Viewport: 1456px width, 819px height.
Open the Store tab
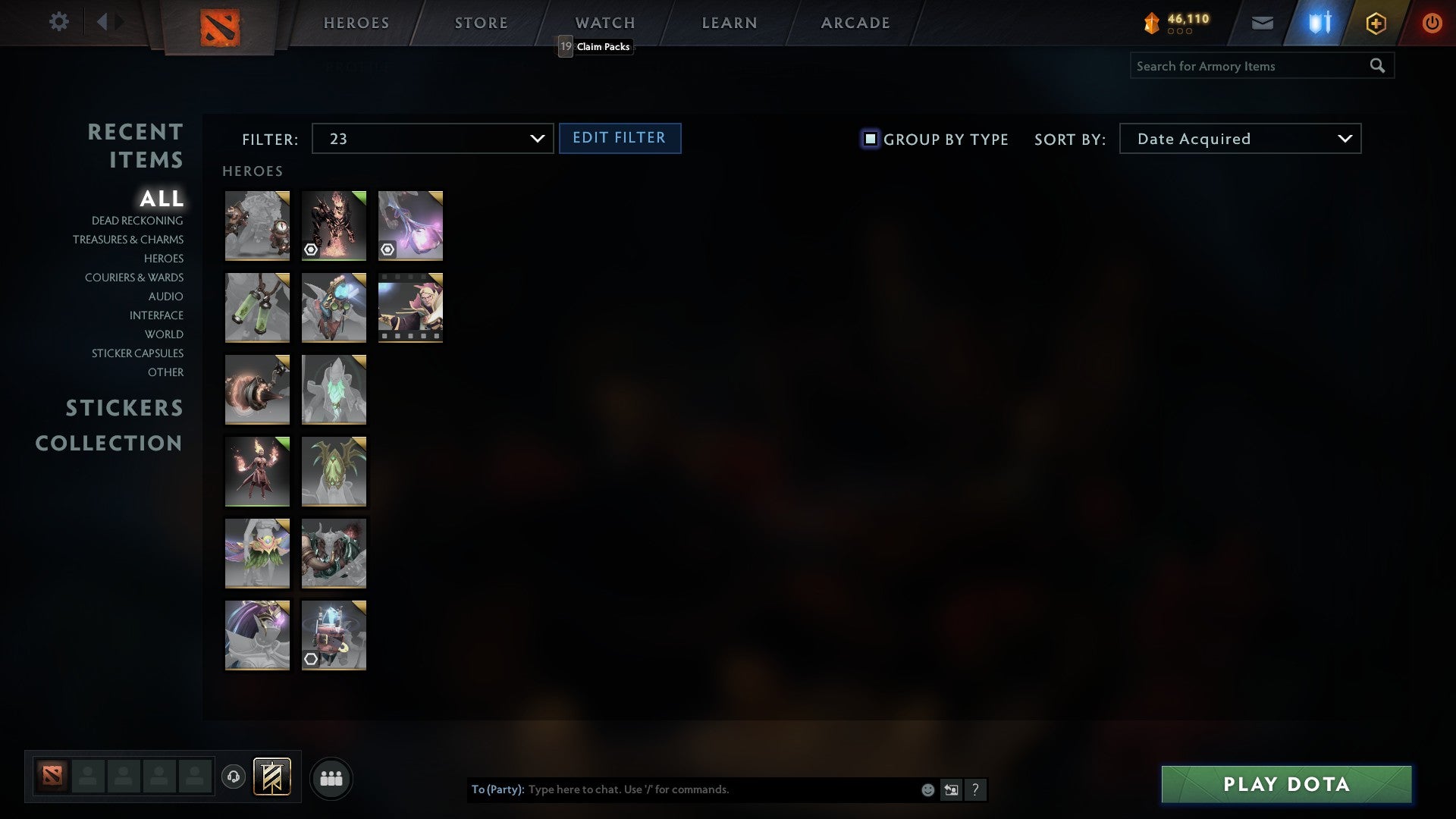pyautogui.click(x=481, y=23)
